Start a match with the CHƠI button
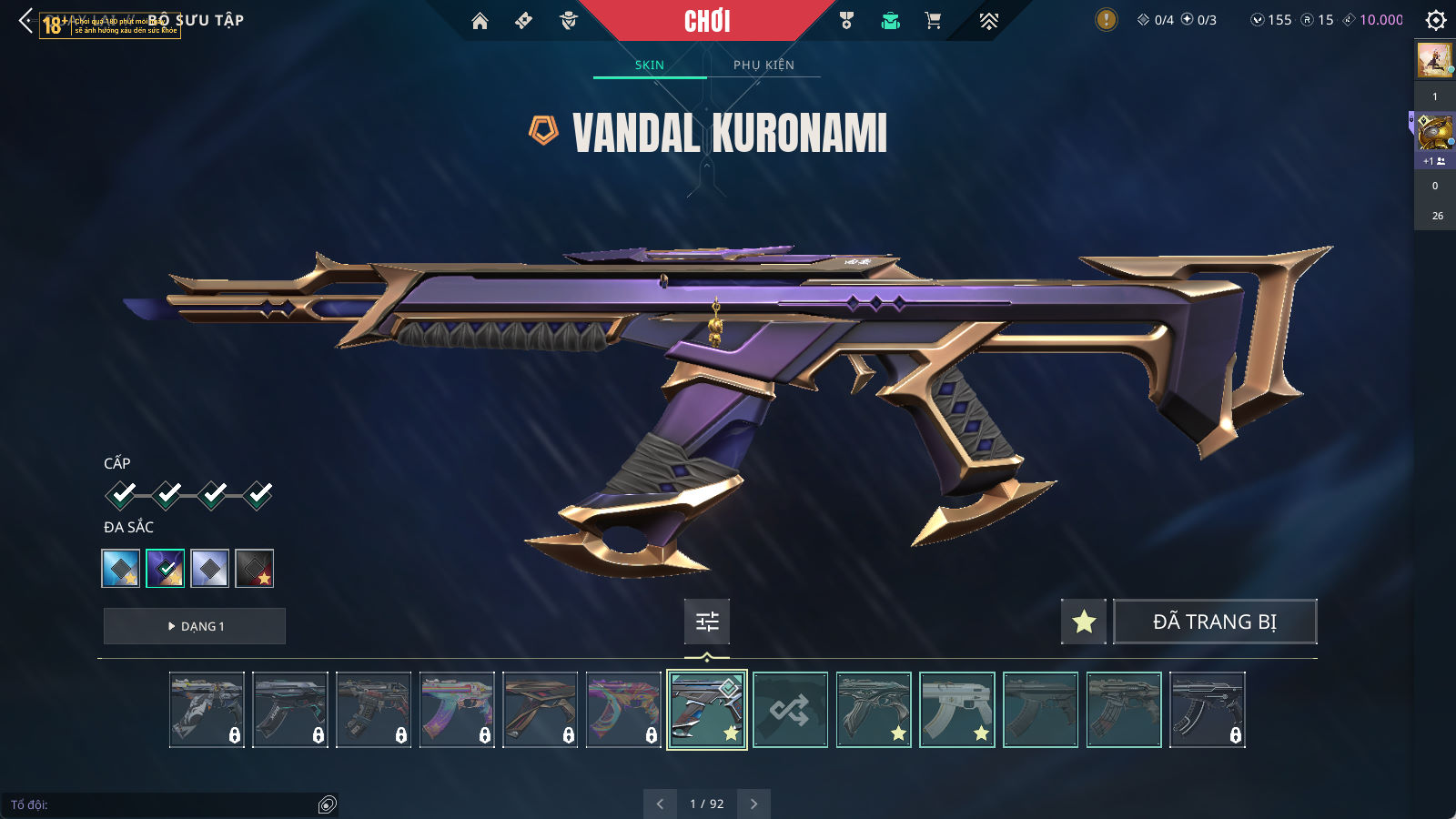1456x819 pixels. point(707,21)
